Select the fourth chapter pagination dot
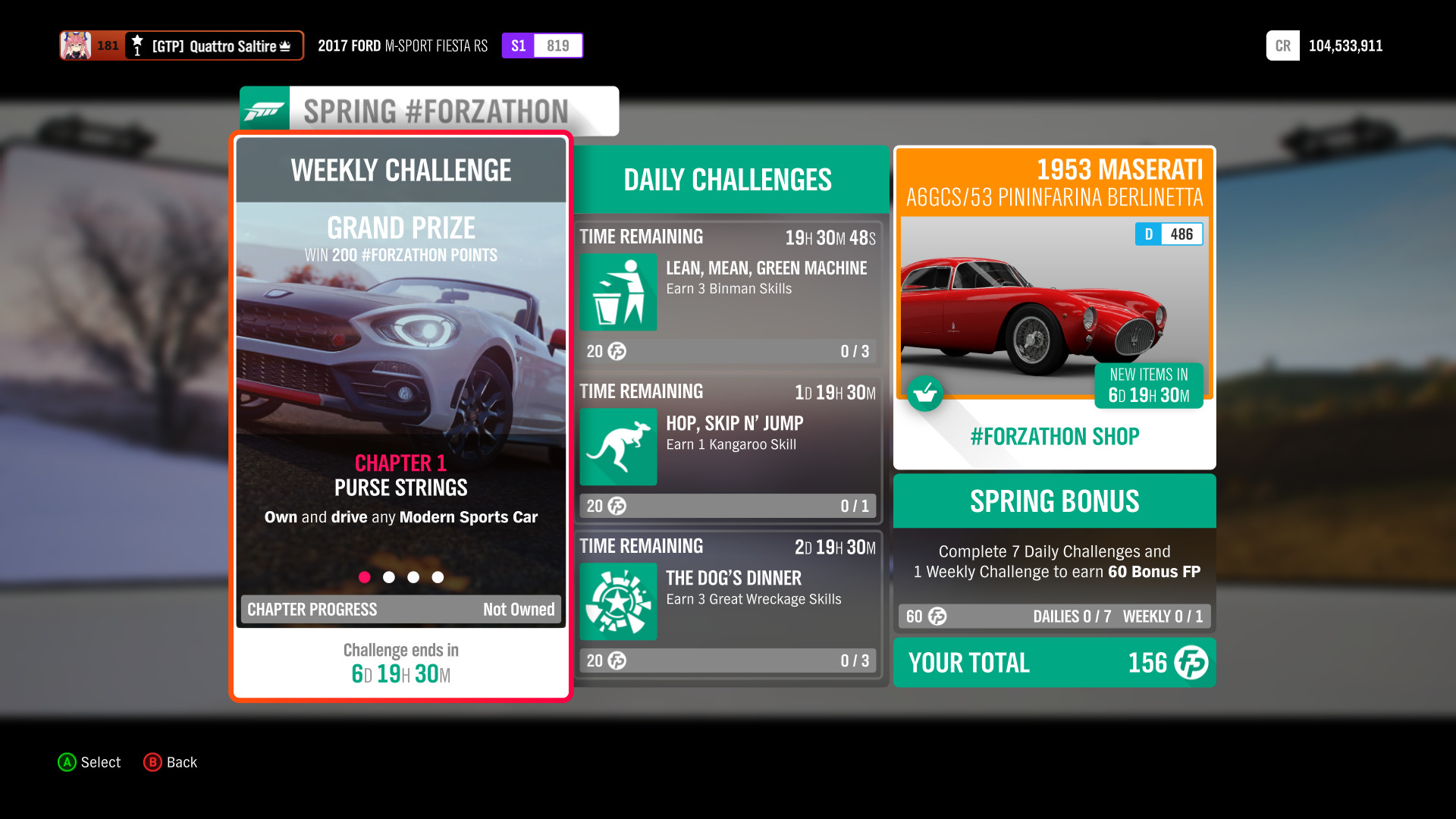1456x819 pixels. [x=438, y=577]
